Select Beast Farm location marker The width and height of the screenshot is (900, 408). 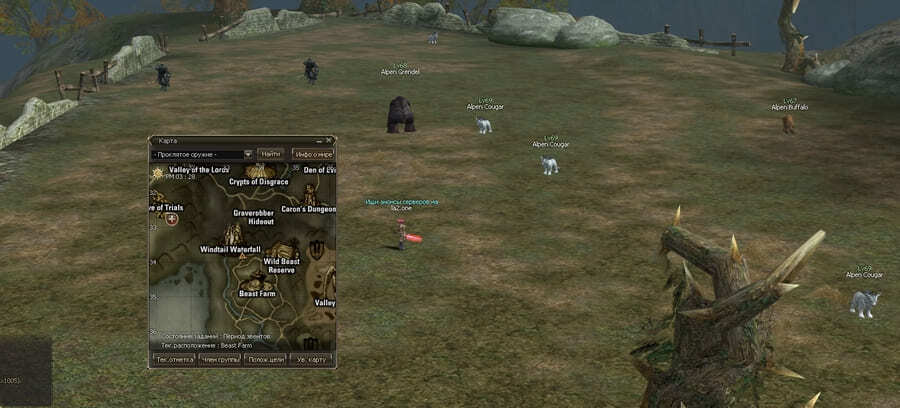[257, 293]
